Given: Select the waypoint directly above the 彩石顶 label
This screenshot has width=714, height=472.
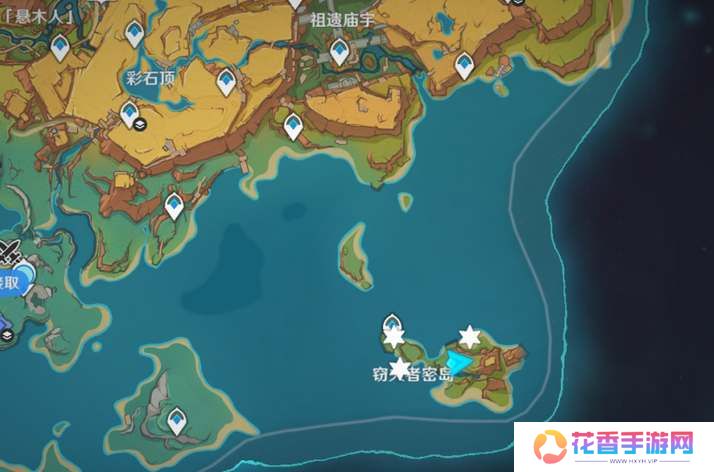Looking at the screenshot, I should pyautogui.click(x=133, y=35).
